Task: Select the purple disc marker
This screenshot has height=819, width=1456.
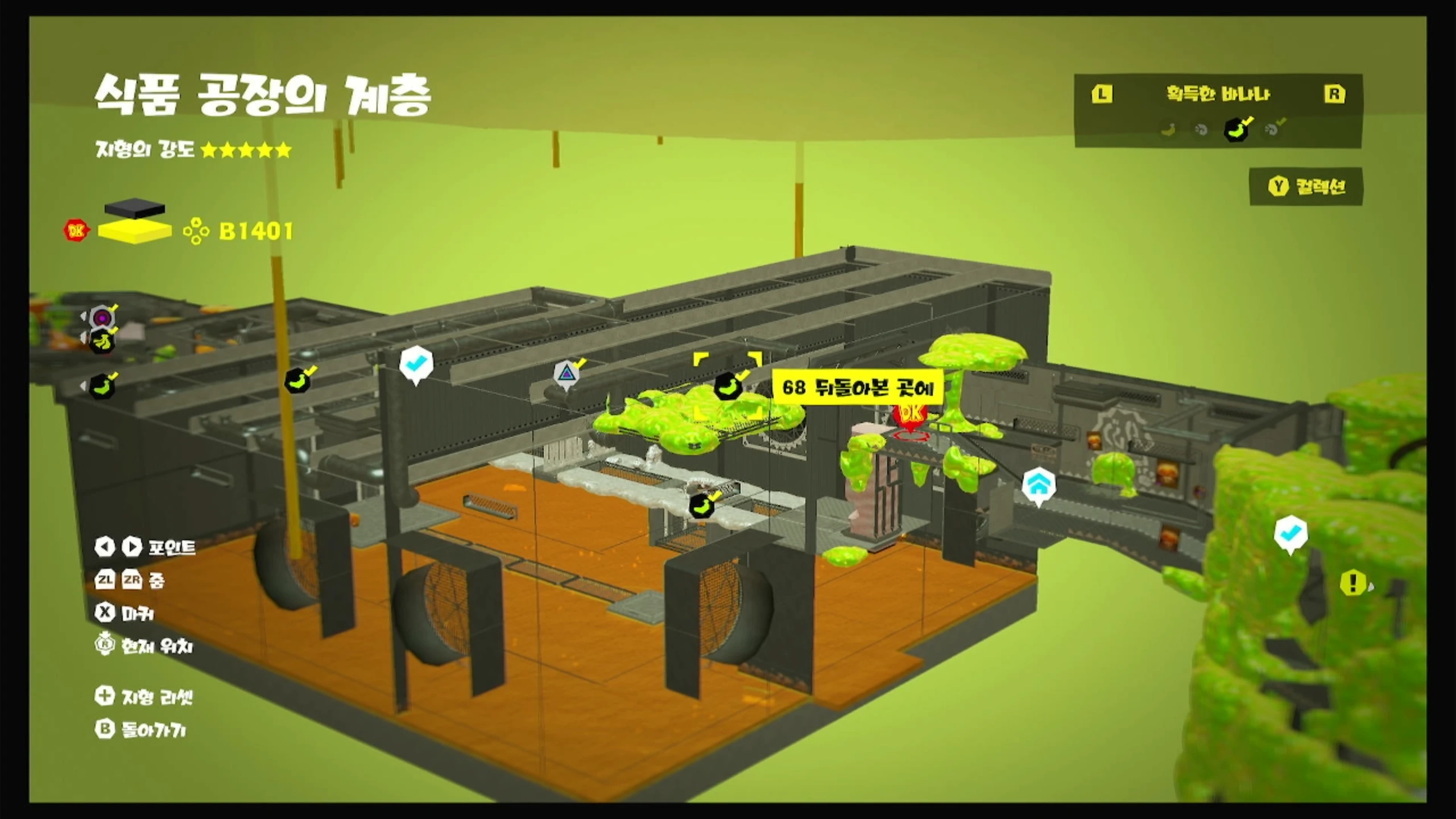Action: (x=102, y=317)
